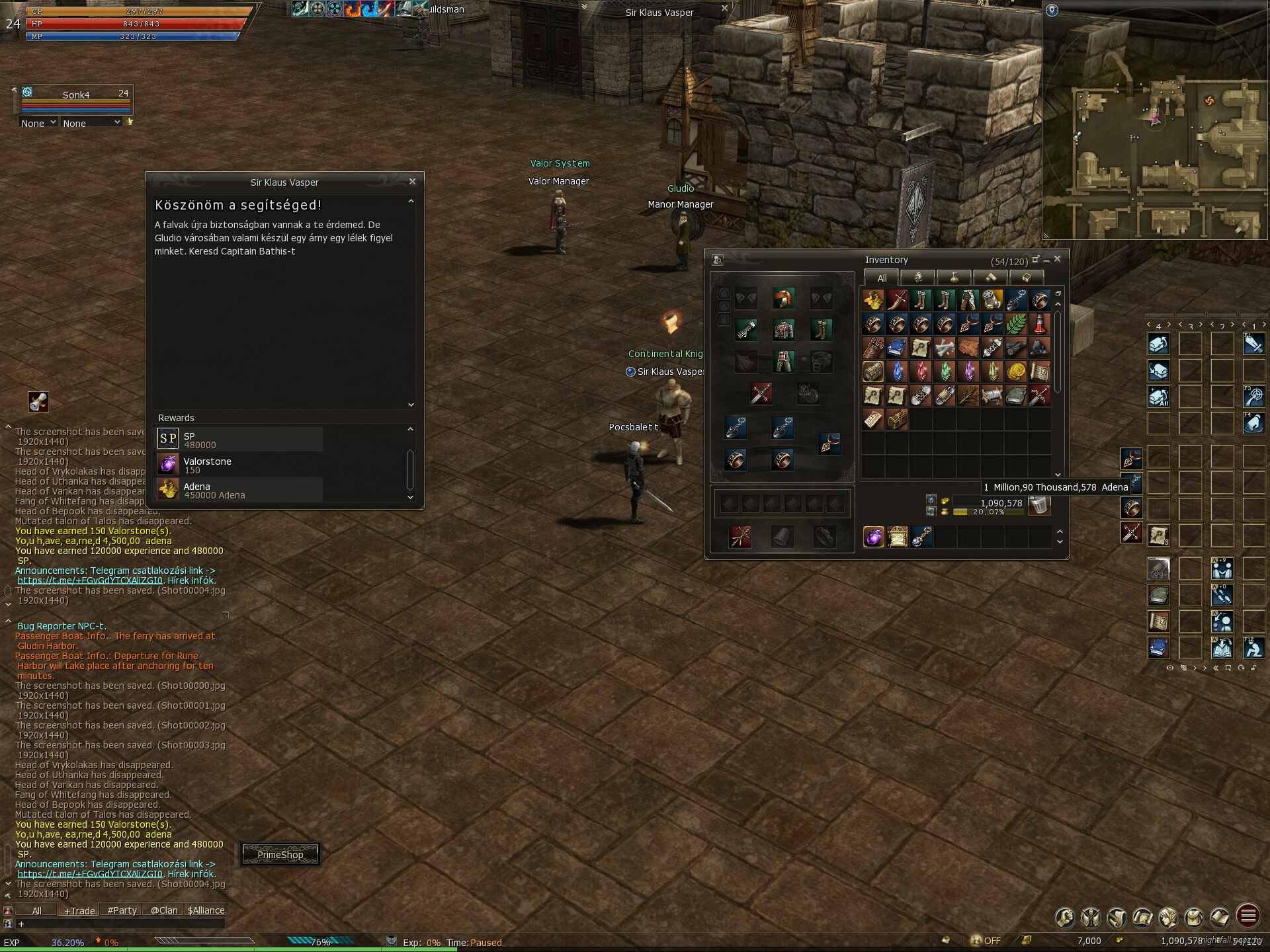1270x952 pixels.
Task: Select the green leaf item in inventory
Action: pyautogui.click(x=1016, y=324)
